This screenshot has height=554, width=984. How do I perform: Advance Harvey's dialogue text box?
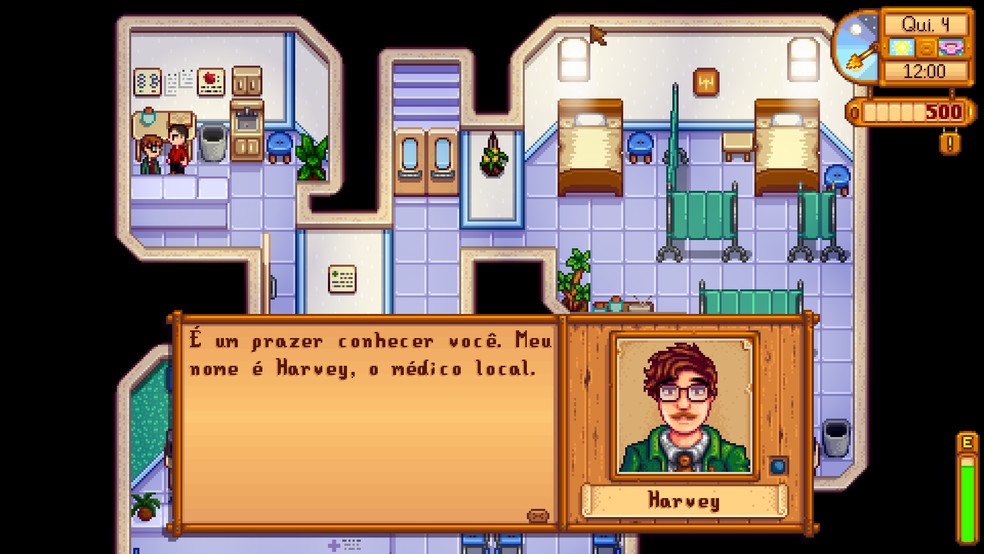368,420
